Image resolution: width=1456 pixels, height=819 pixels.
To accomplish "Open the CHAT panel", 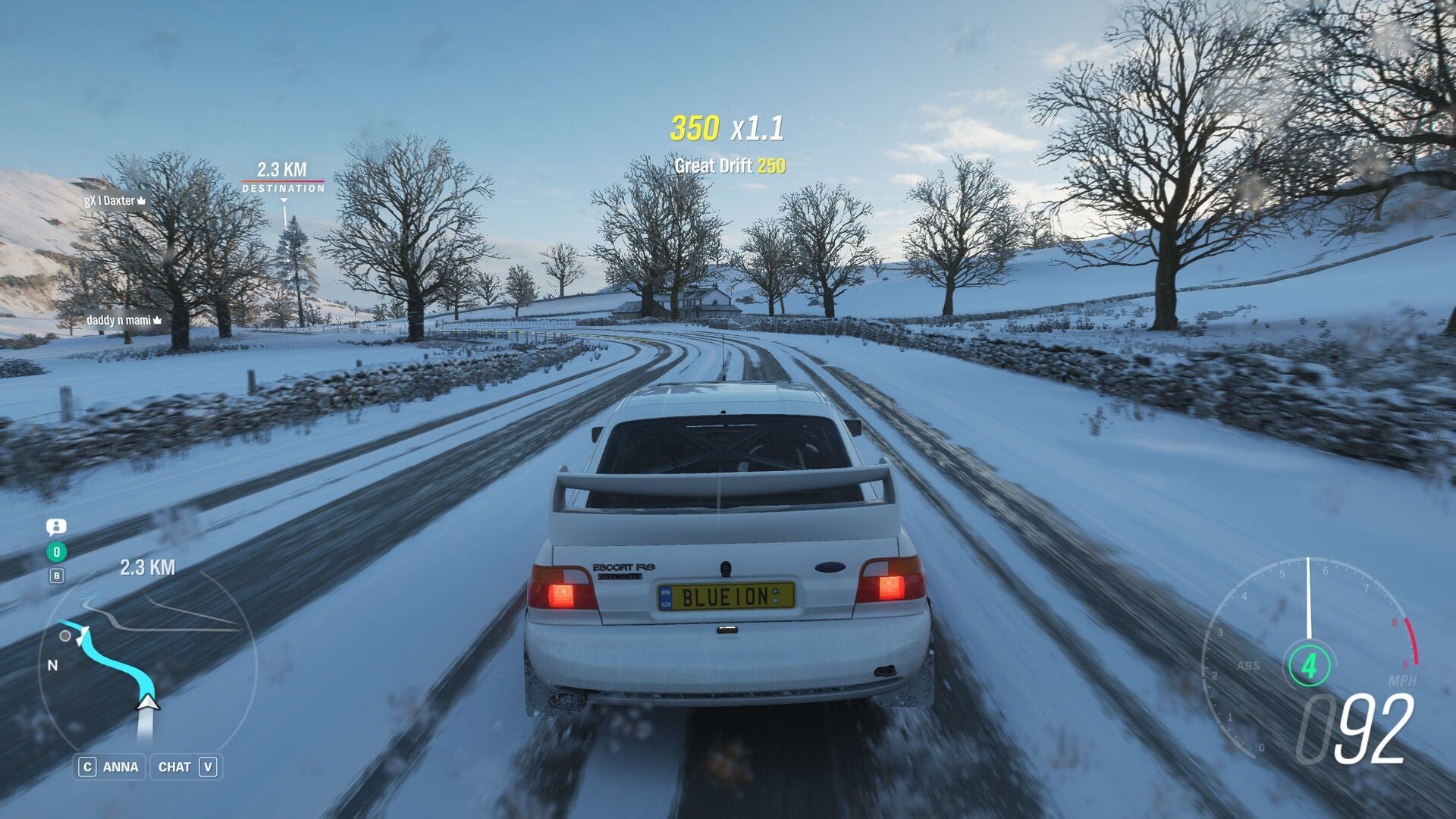I will (x=187, y=767).
